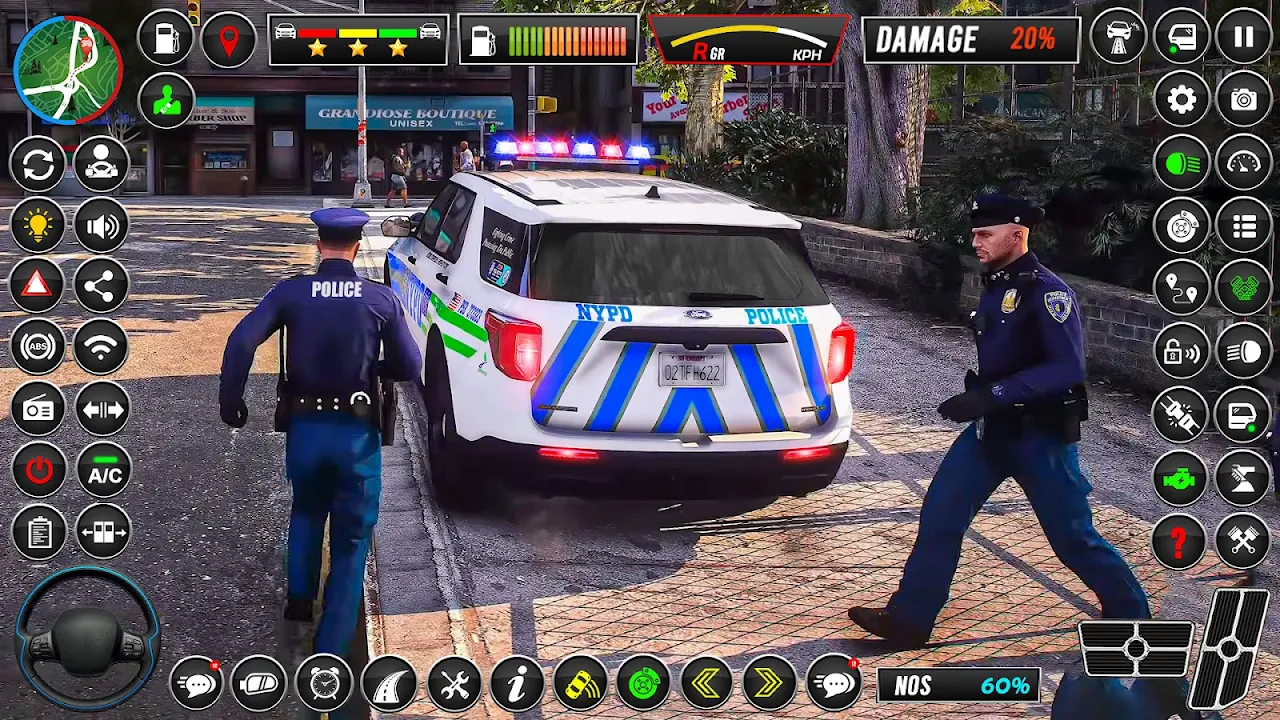Viewport: 1280px width, 720px height.
Task: Tap the fuel pump button beside the minimap
Action: (166, 39)
